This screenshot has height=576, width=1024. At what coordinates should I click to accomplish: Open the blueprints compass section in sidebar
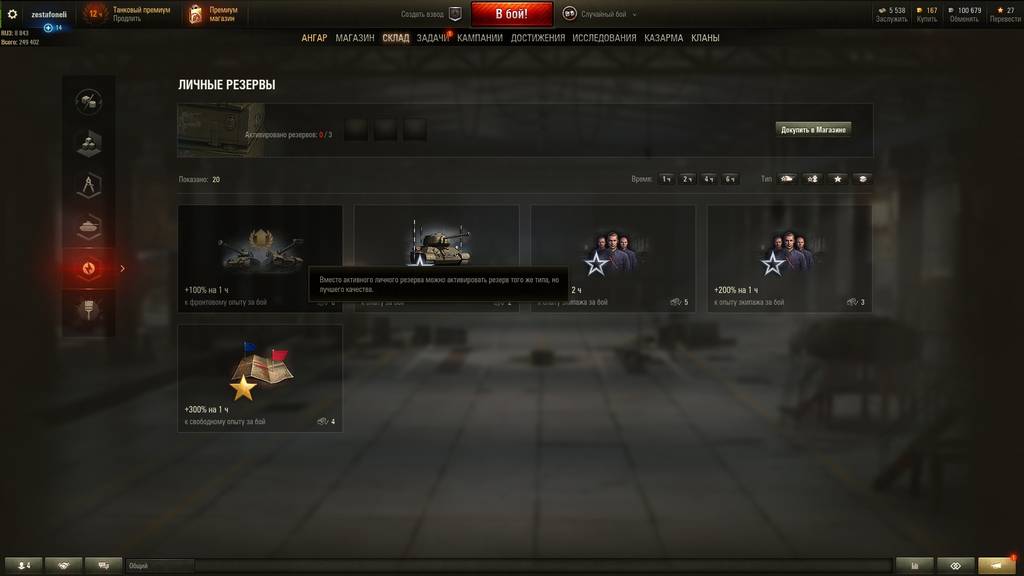tap(89, 185)
